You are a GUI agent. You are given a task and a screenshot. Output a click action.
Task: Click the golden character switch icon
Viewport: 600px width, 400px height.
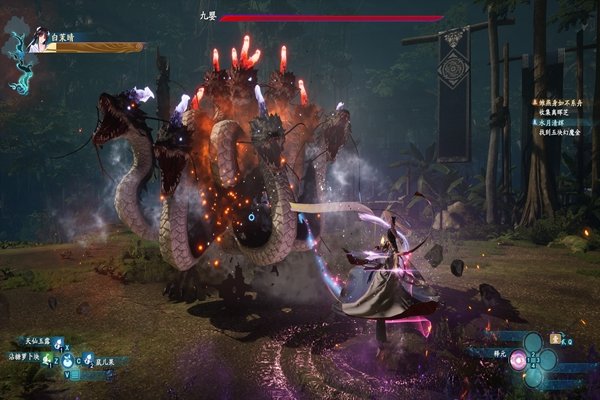(557, 341)
